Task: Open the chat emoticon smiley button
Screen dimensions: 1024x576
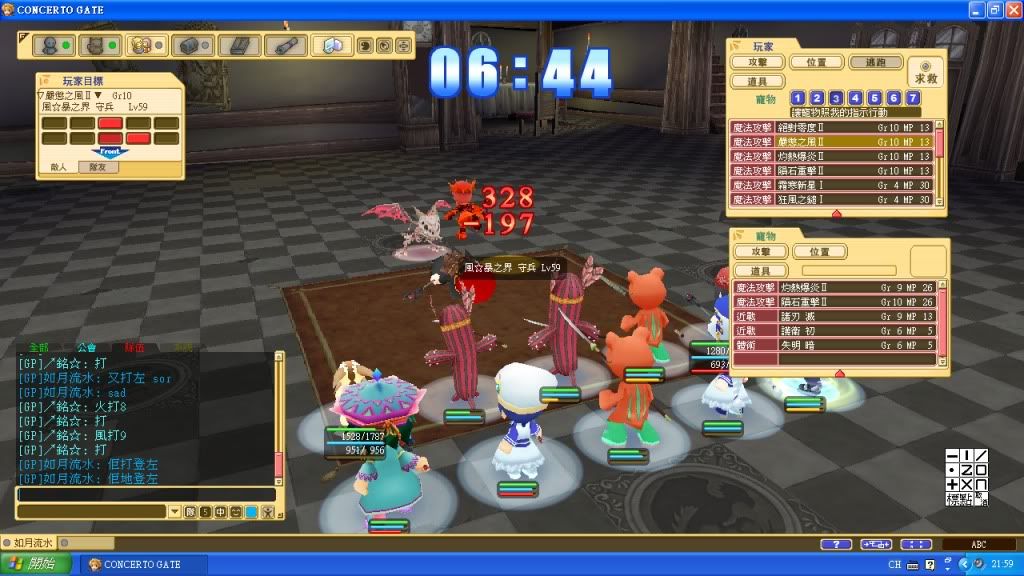Action: 236,512
